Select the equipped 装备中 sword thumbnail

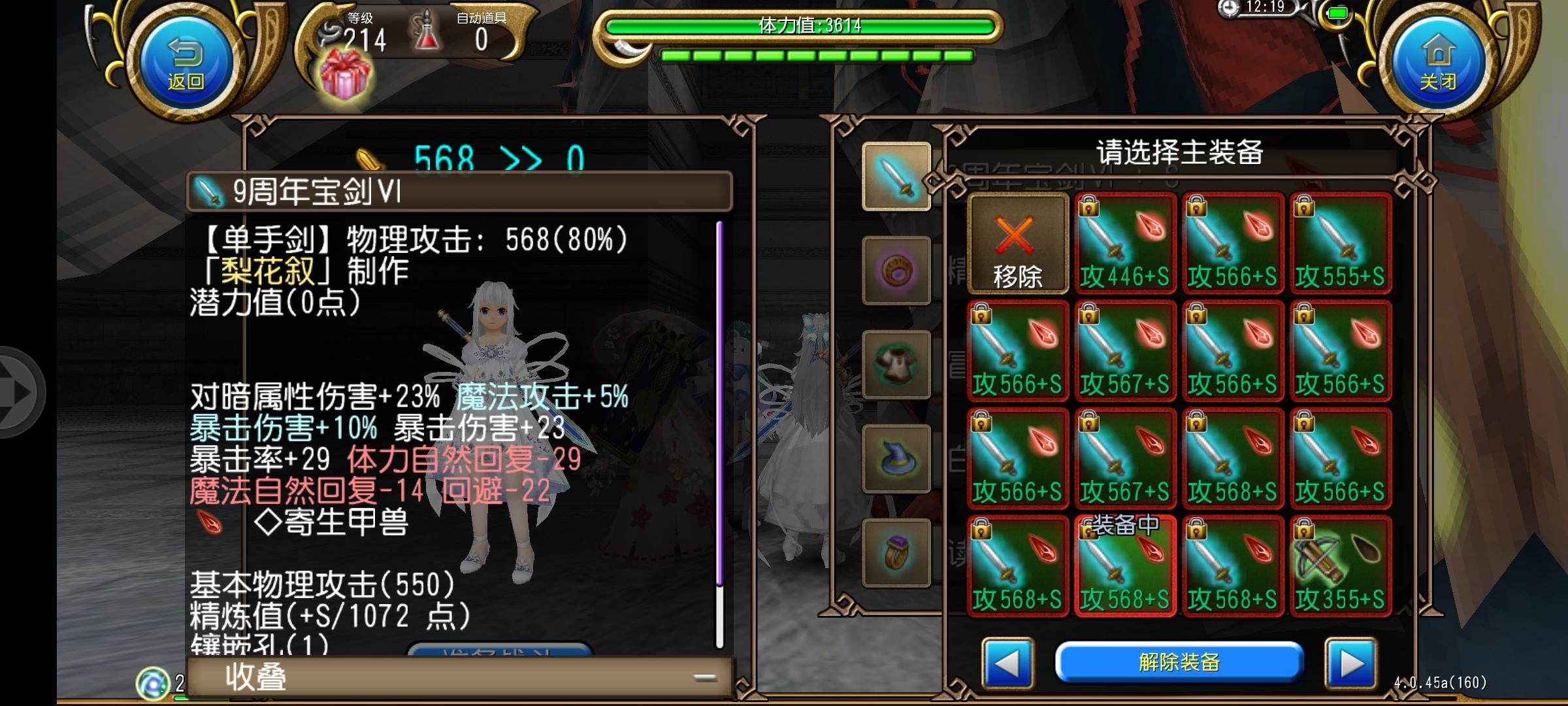(1125, 565)
